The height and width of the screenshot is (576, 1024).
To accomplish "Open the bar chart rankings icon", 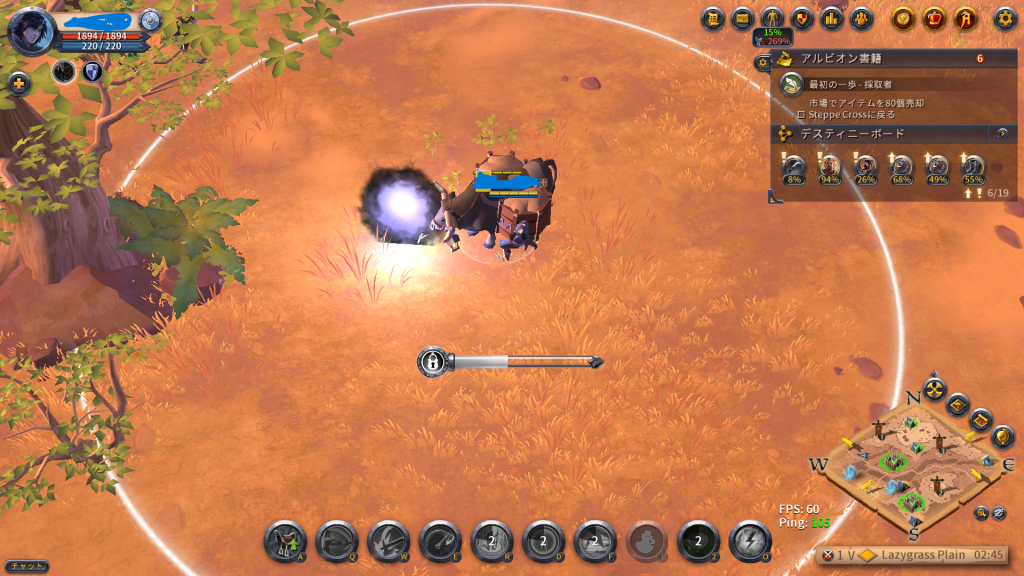I will (x=831, y=18).
